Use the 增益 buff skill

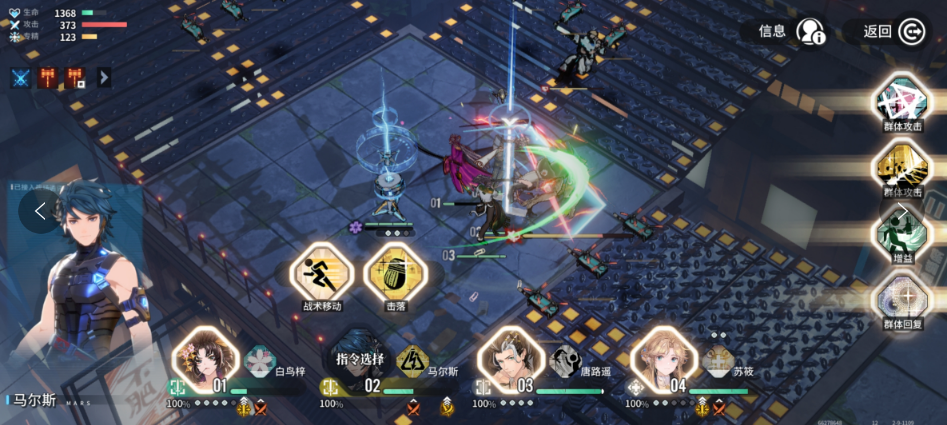click(x=901, y=235)
